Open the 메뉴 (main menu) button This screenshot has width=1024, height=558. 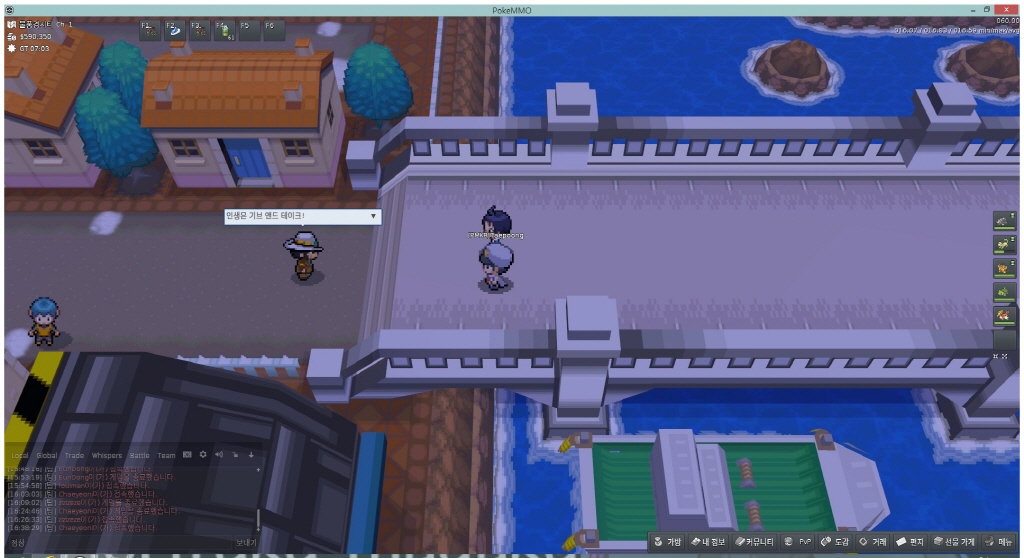point(998,541)
